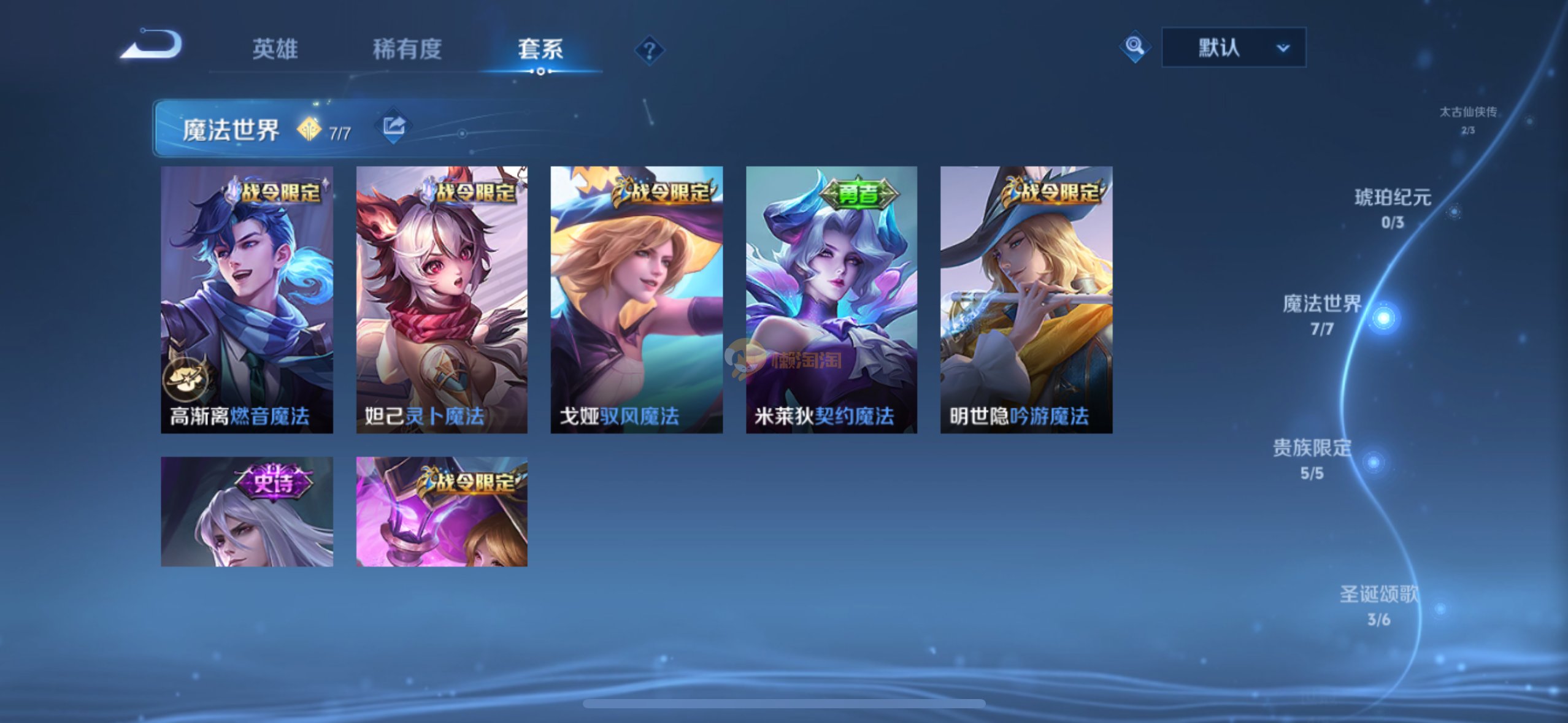Select the 高渐离燃音魔法 skin card
This screenshot has height=723, width=1568.
(x=247, y=299)
